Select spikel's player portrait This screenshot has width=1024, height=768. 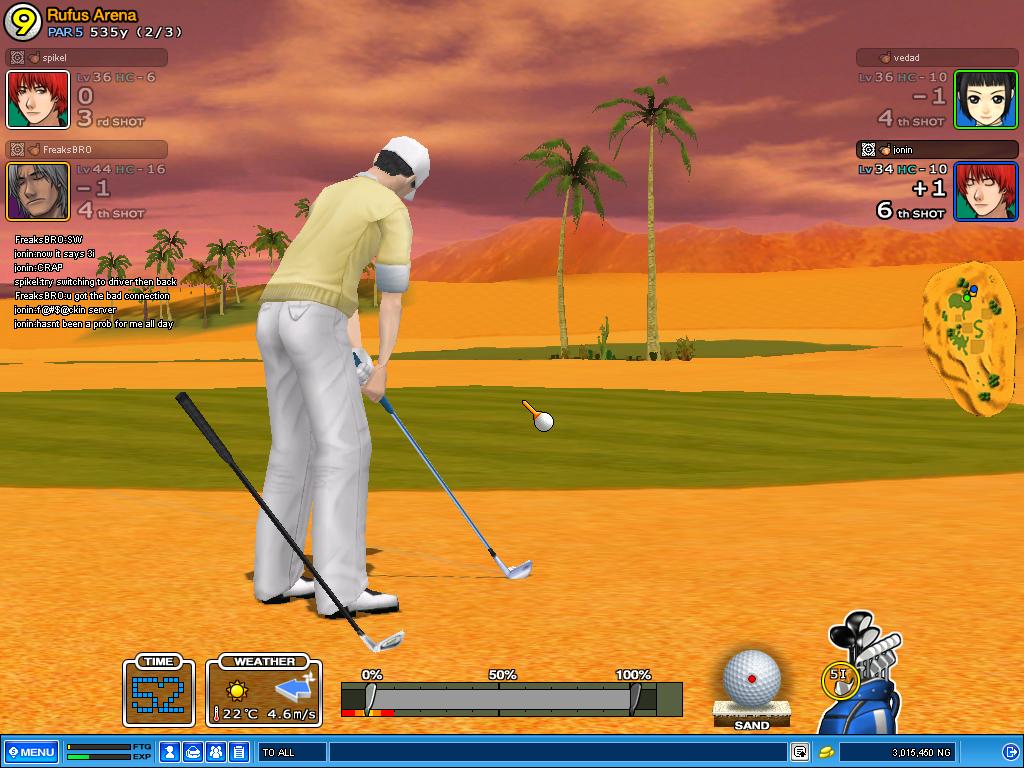point(38,99)
